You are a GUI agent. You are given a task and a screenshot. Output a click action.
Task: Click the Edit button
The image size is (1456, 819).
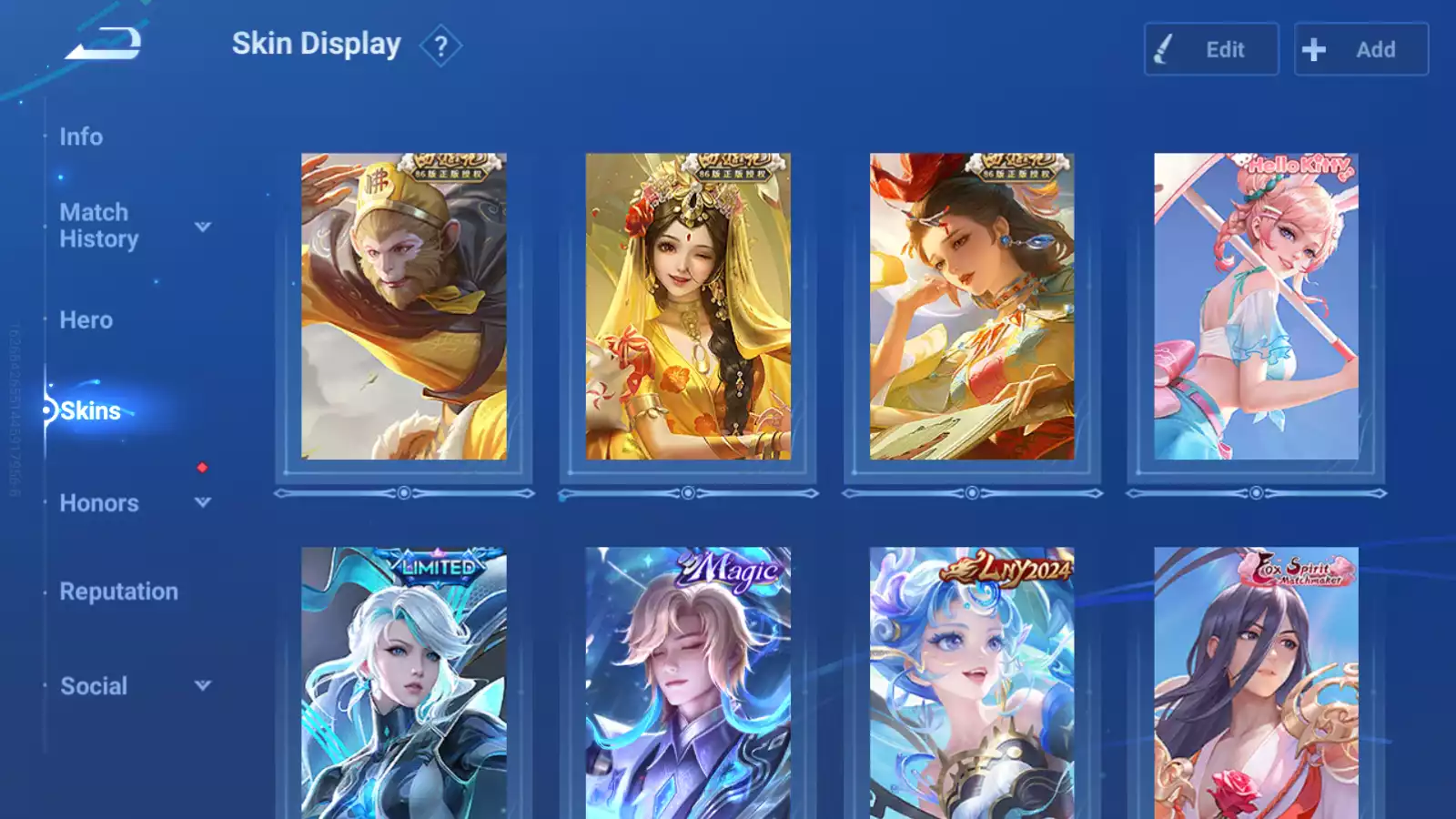coord(1211,49)
